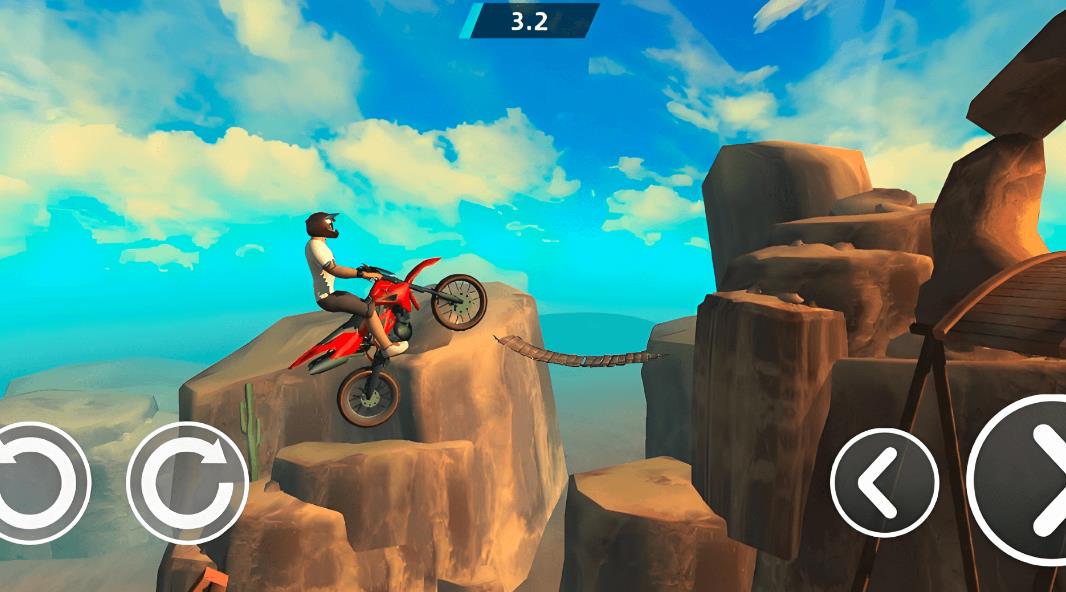
Task: Tap the counter-clockwise lean back button
Action: 38,483
